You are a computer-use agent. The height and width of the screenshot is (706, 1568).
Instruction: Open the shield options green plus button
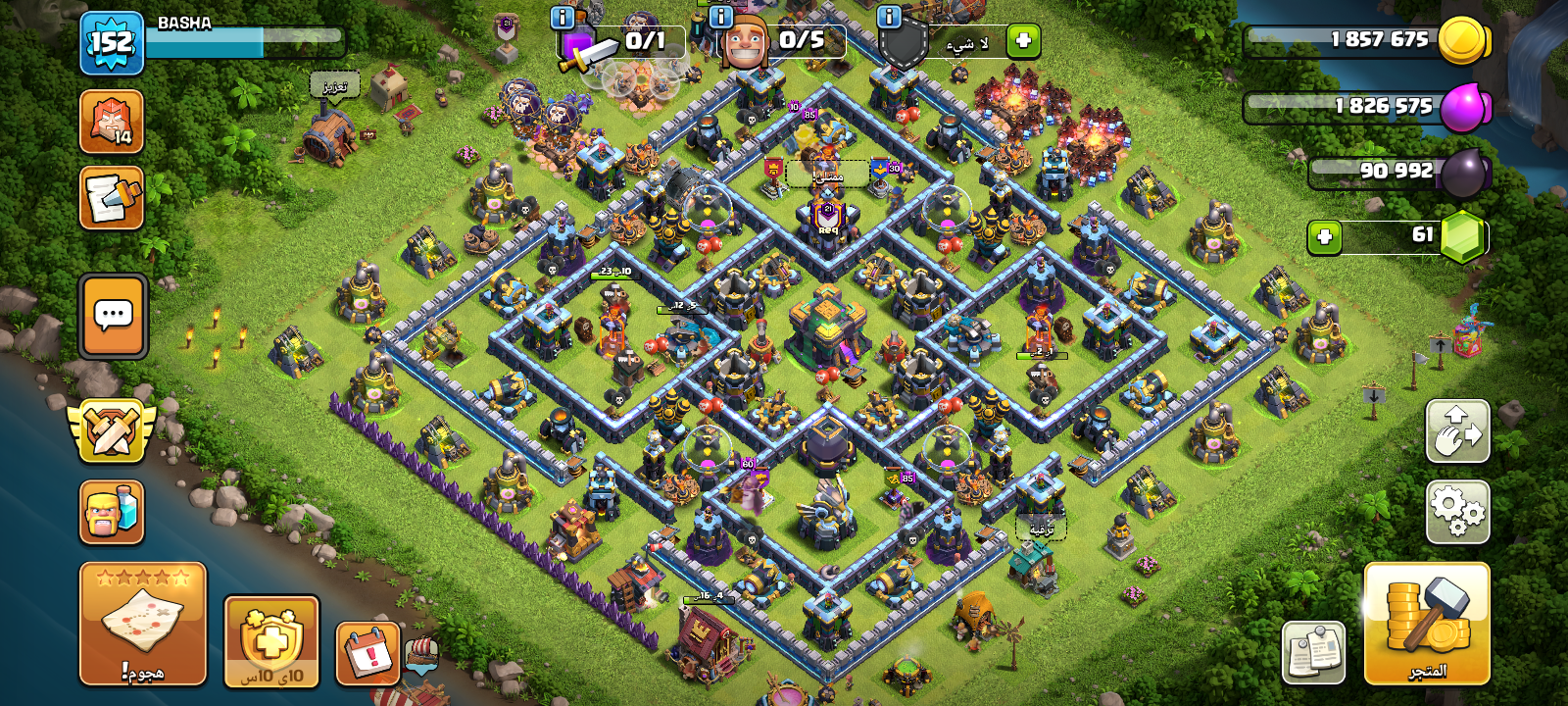click(1023, 41)
